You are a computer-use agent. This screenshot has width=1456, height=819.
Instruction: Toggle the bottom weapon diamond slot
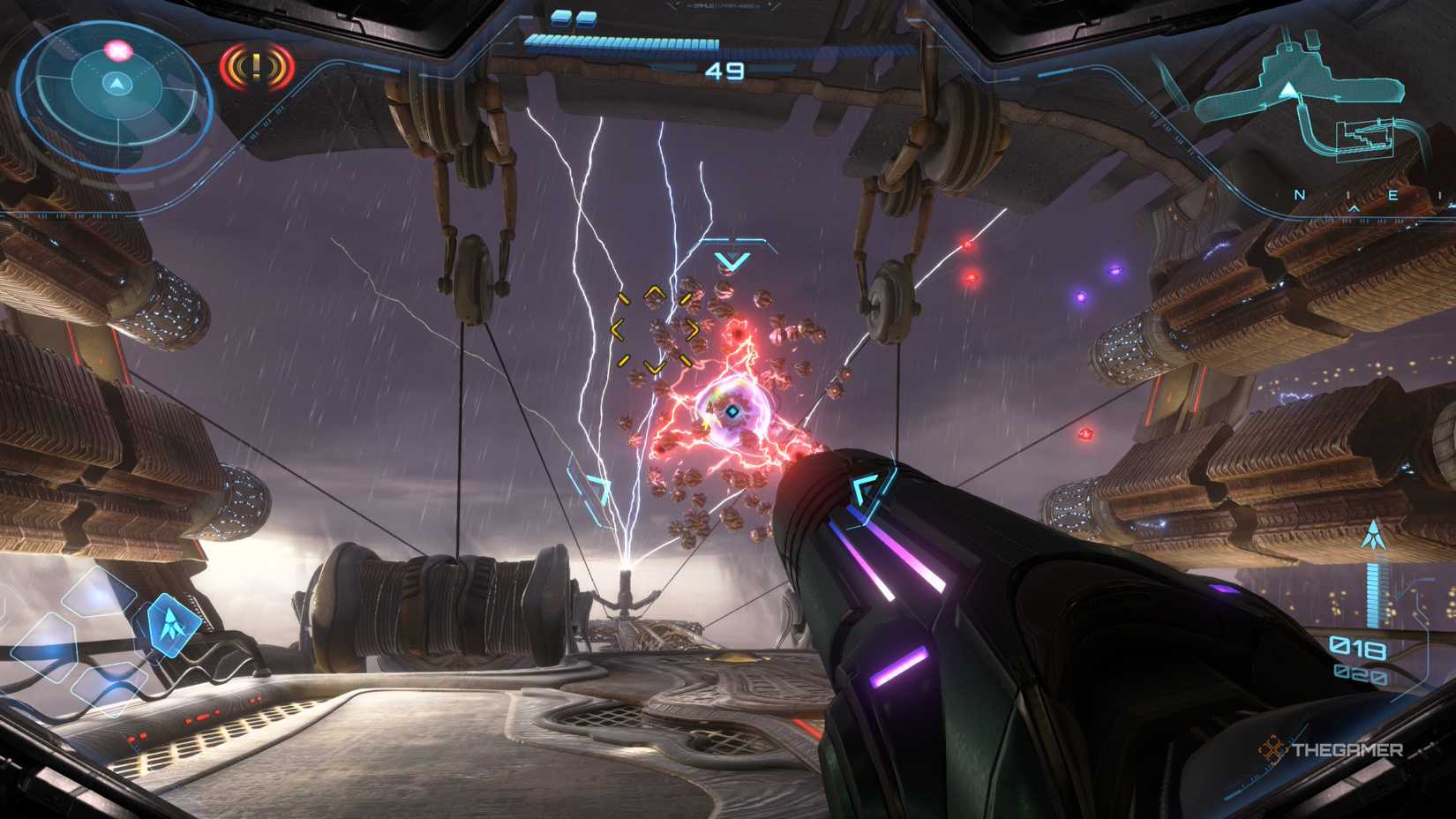coord(109,690)
